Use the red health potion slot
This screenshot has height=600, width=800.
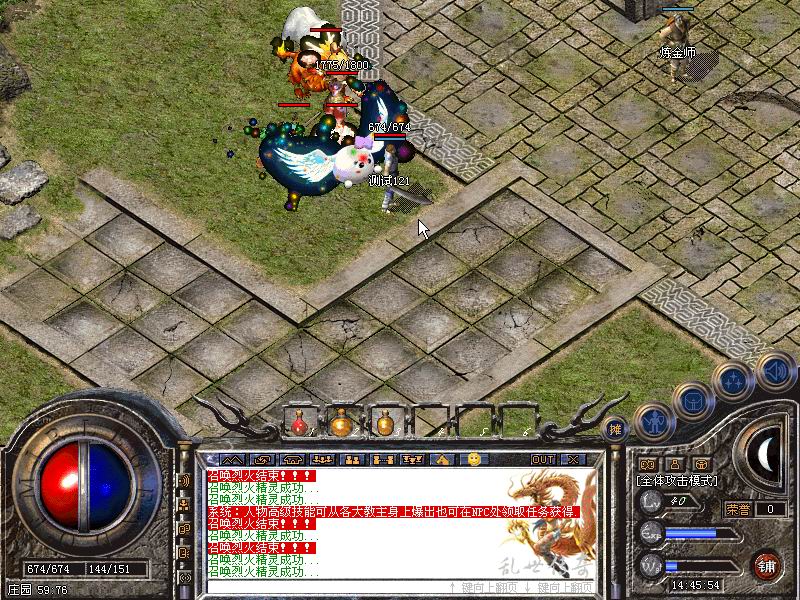click(x=299, y=424)
